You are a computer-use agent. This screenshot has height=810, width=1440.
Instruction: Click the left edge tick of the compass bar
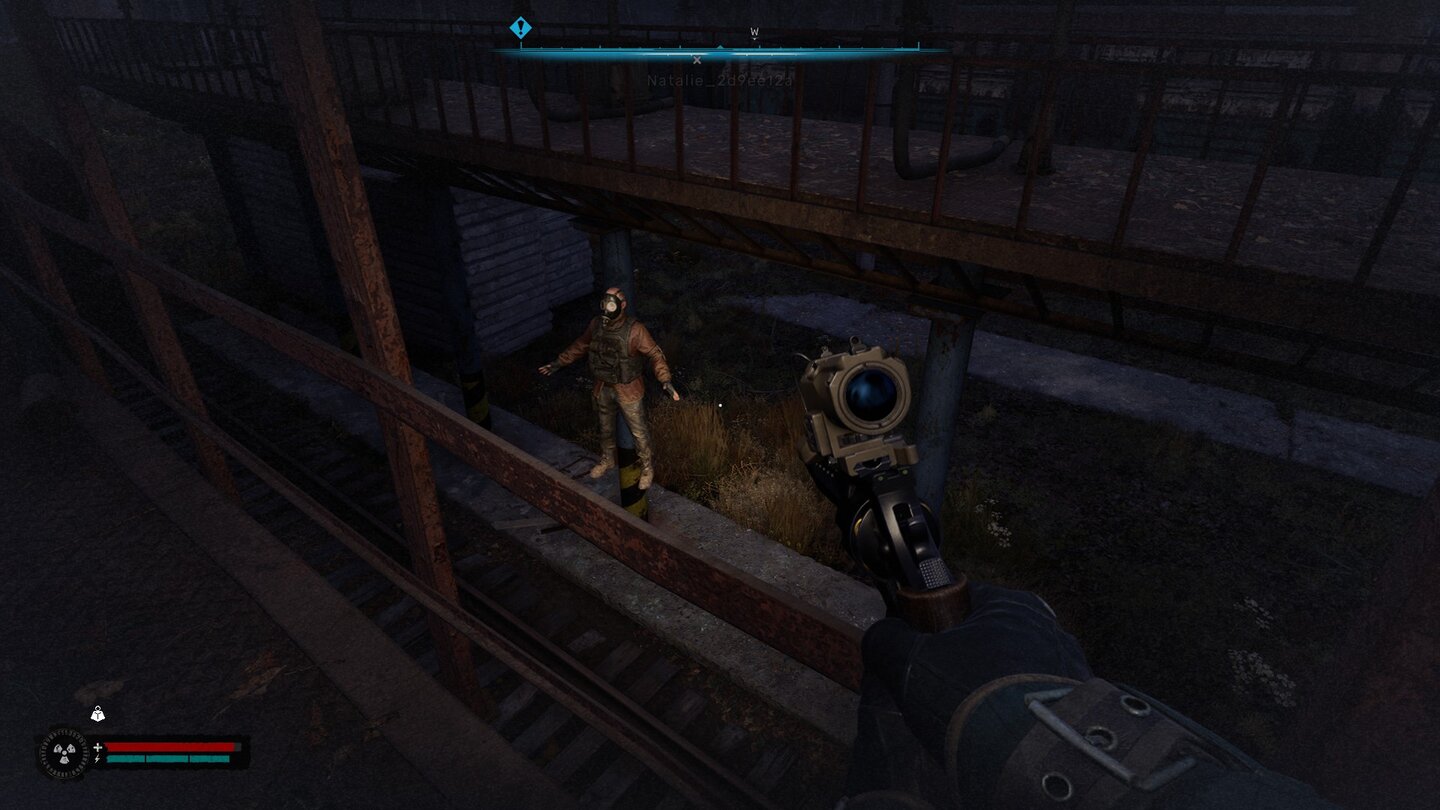pos(521,45)
